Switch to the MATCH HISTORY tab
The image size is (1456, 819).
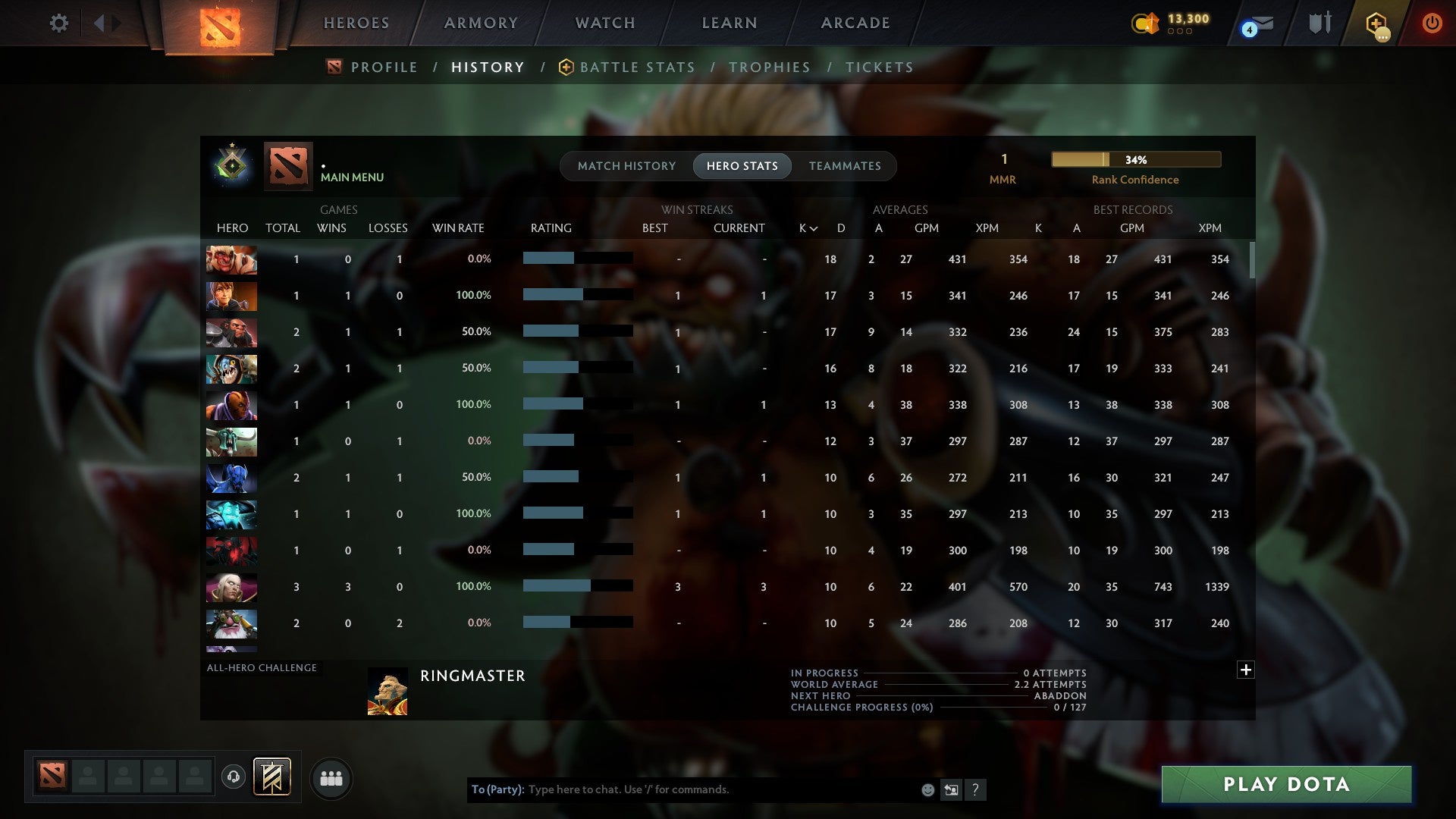(x=626, y=165)
